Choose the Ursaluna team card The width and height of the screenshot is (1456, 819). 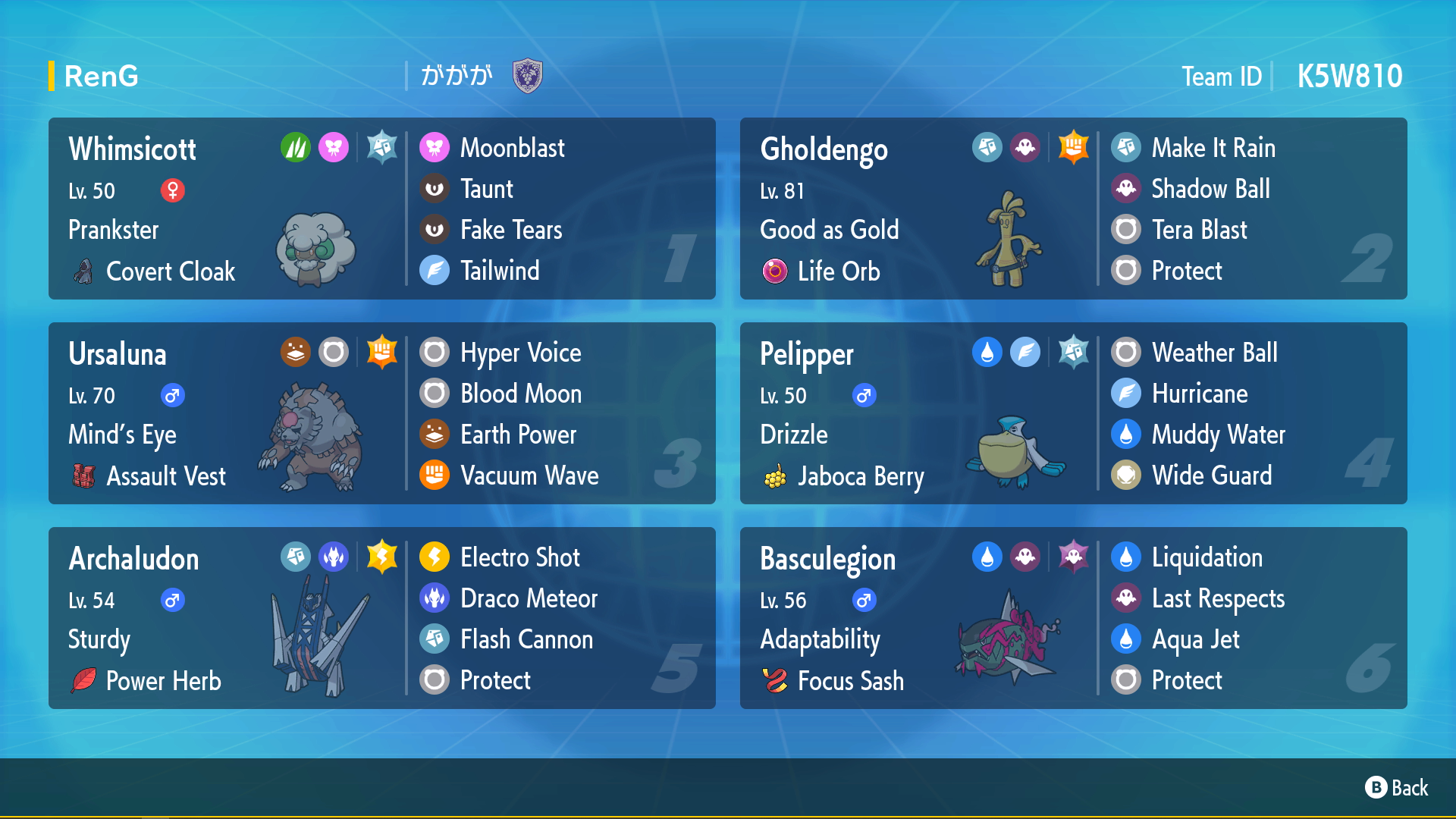(381, 413)
